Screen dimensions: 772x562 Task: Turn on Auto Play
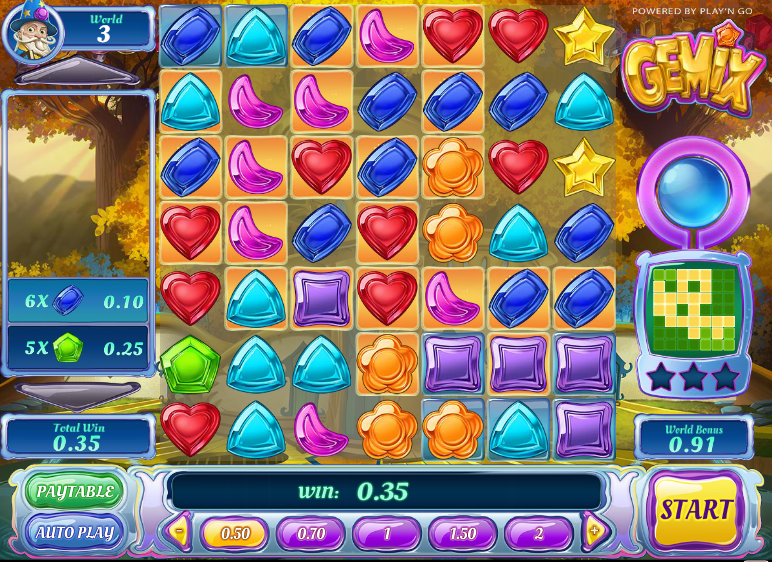pos(75,532)
